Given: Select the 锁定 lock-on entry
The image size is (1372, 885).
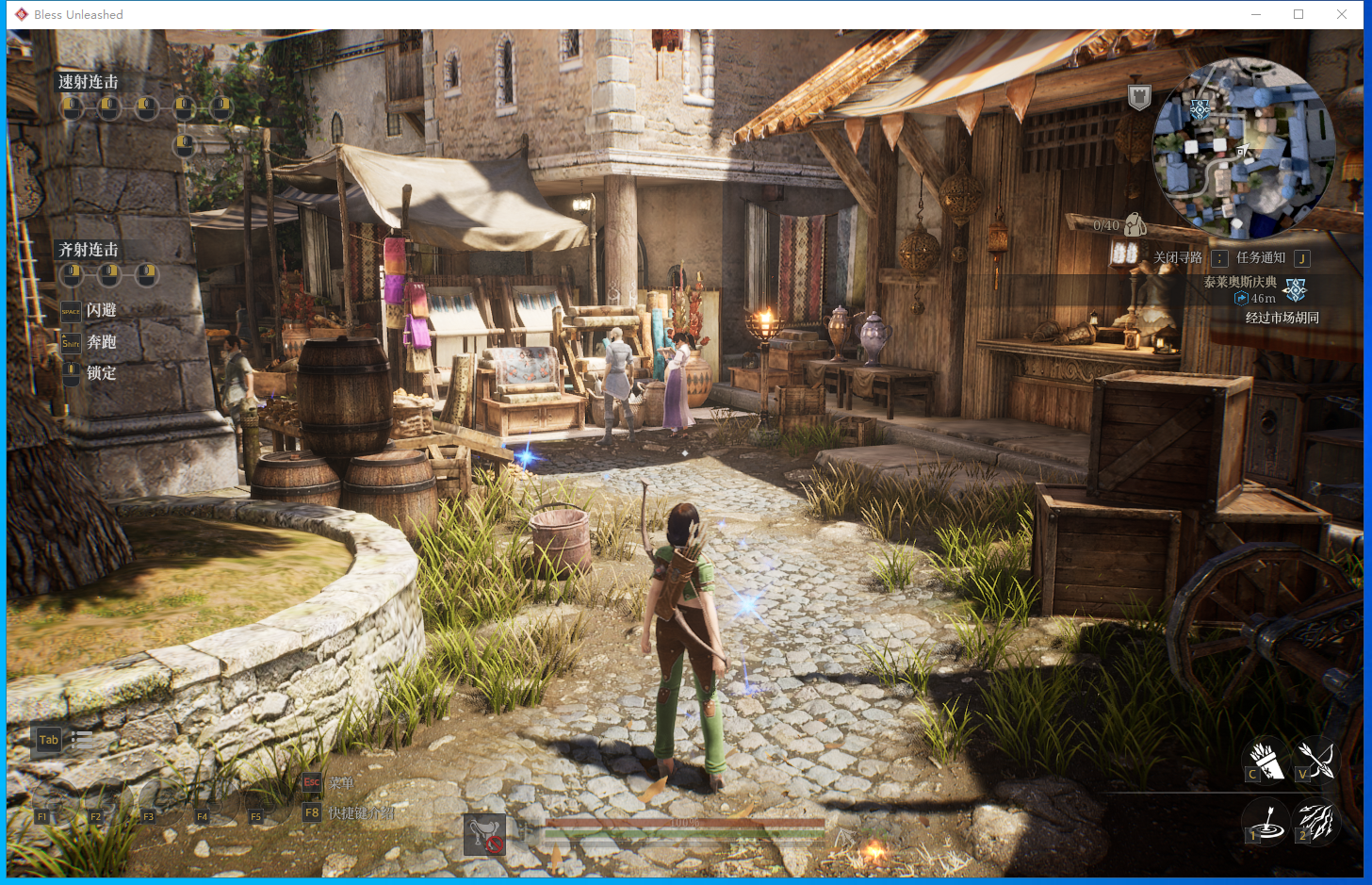Looking at the screenshot, I should point(101,373).
